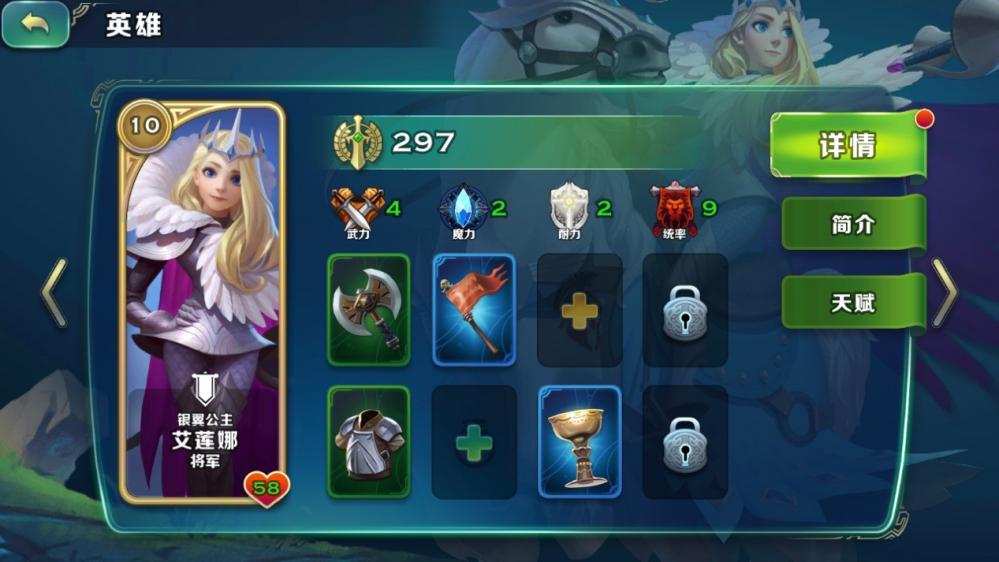Tap the 耐力 shield stat icon
Image resolution: width=999 pixels, height=562 pixels.
(566, 207)
